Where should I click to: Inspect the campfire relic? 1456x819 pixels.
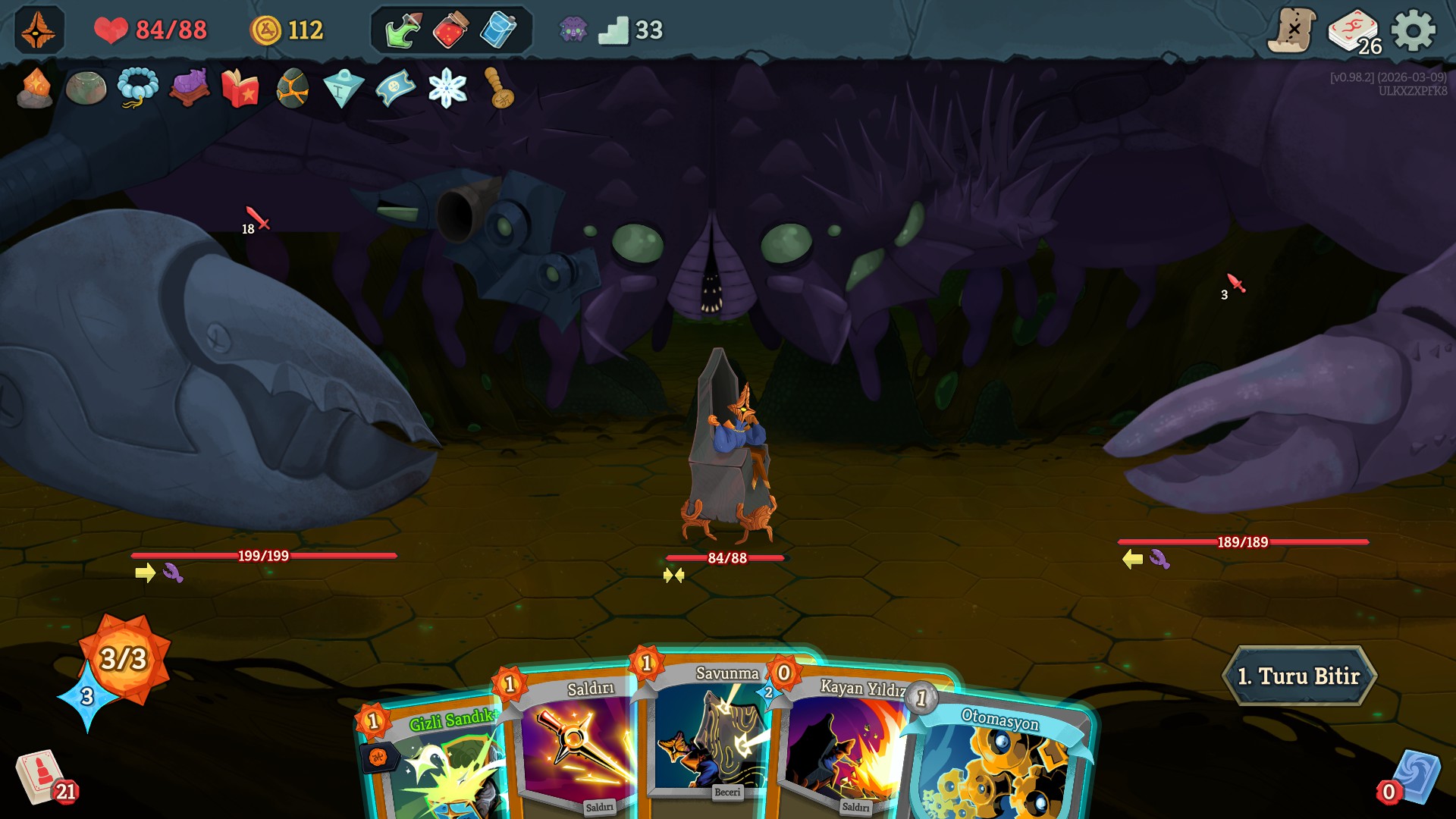pyautogui.click(x=35, y=88)
